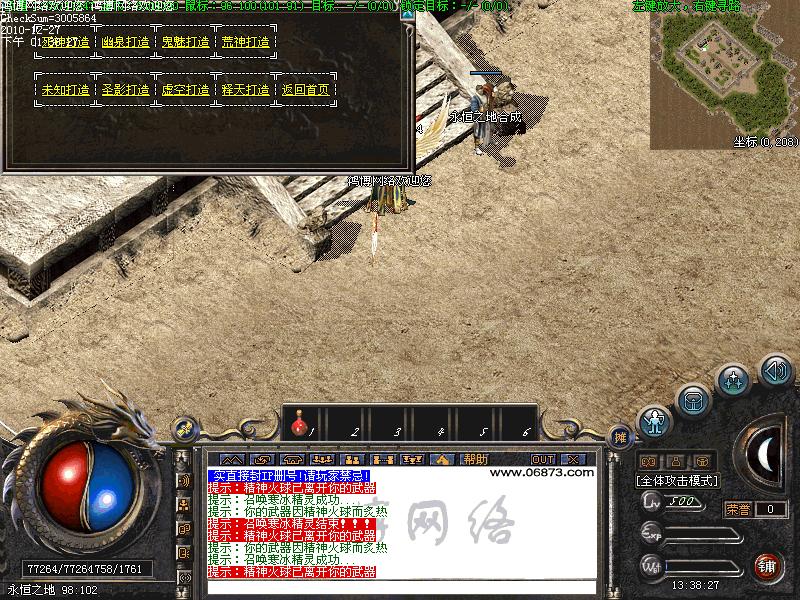The height and width of the screenshot is (600, 800).
Task: Click the OUT button above the chat
Action: (543, 459)
